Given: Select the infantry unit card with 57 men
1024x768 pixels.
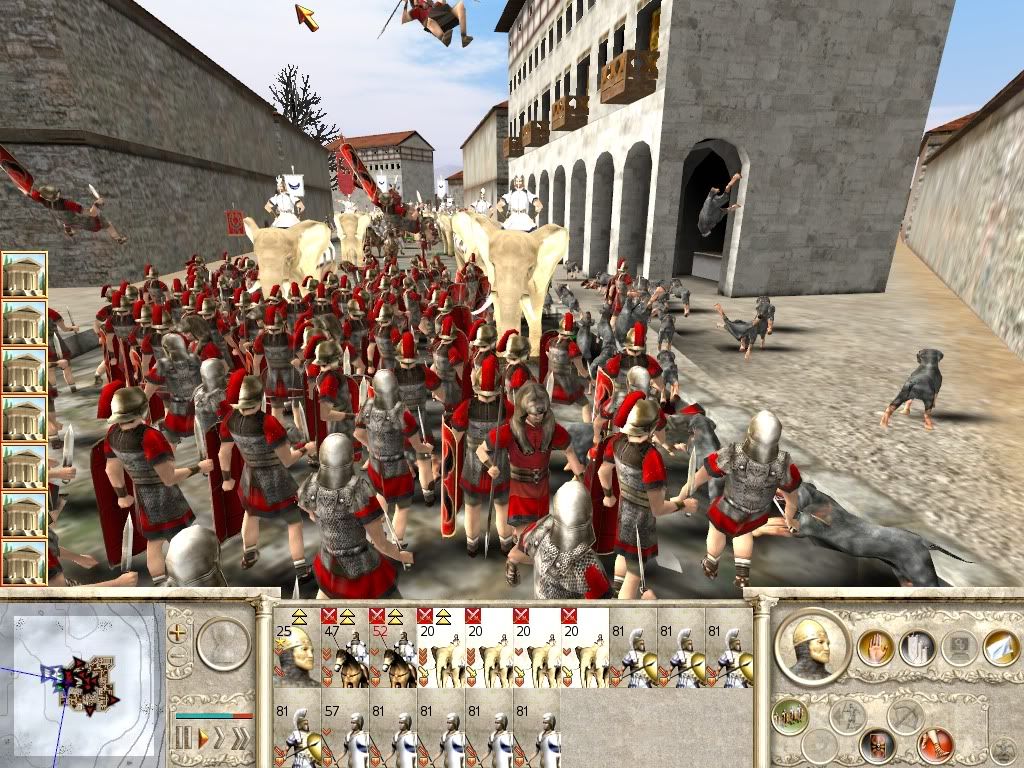Looking at the screenshot, I should (x=344, y=732).
